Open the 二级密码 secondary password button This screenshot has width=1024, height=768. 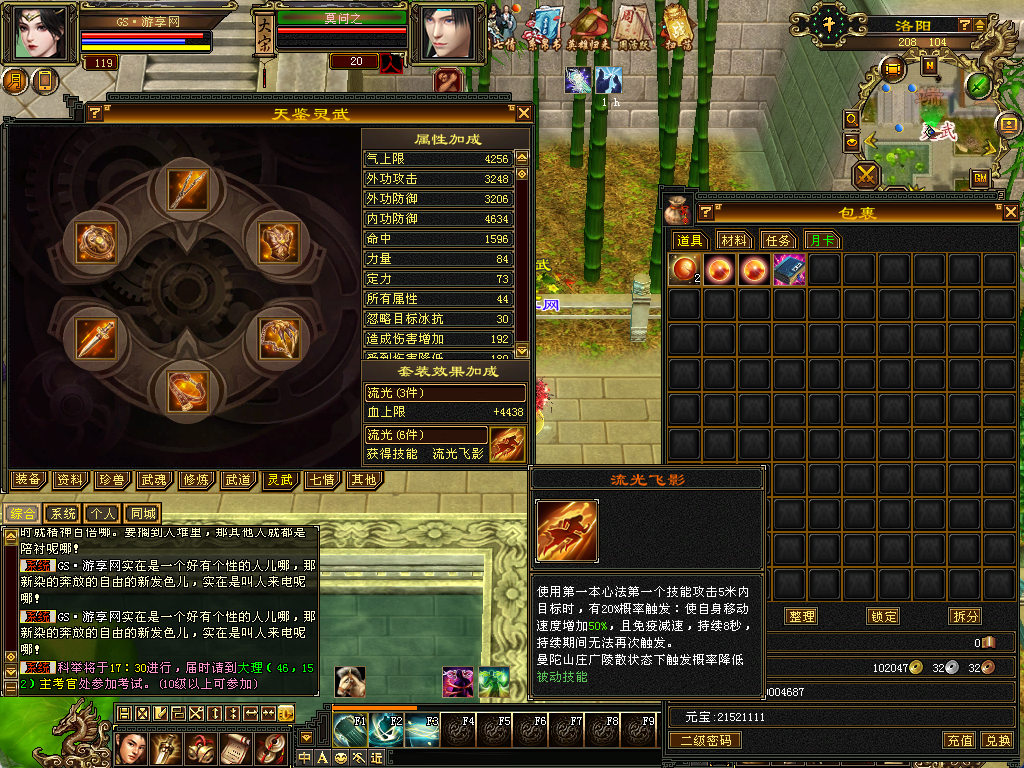point(704,740)
